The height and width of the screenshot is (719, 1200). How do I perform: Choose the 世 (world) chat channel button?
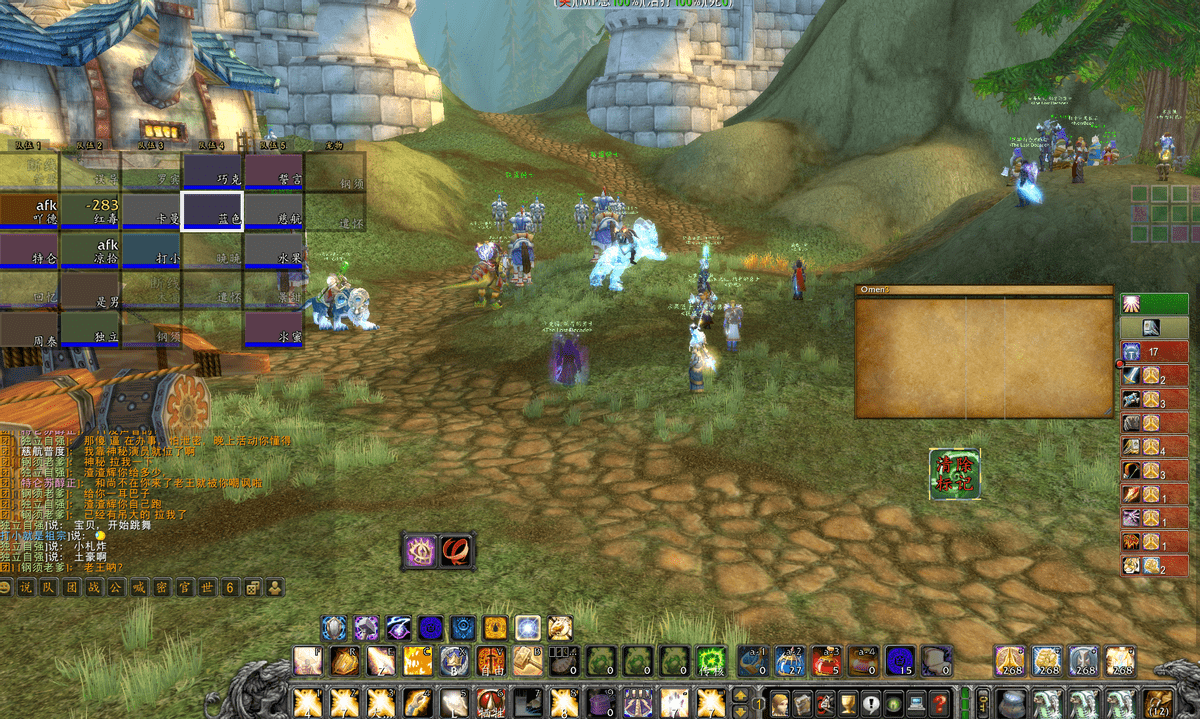click(206, 588)
